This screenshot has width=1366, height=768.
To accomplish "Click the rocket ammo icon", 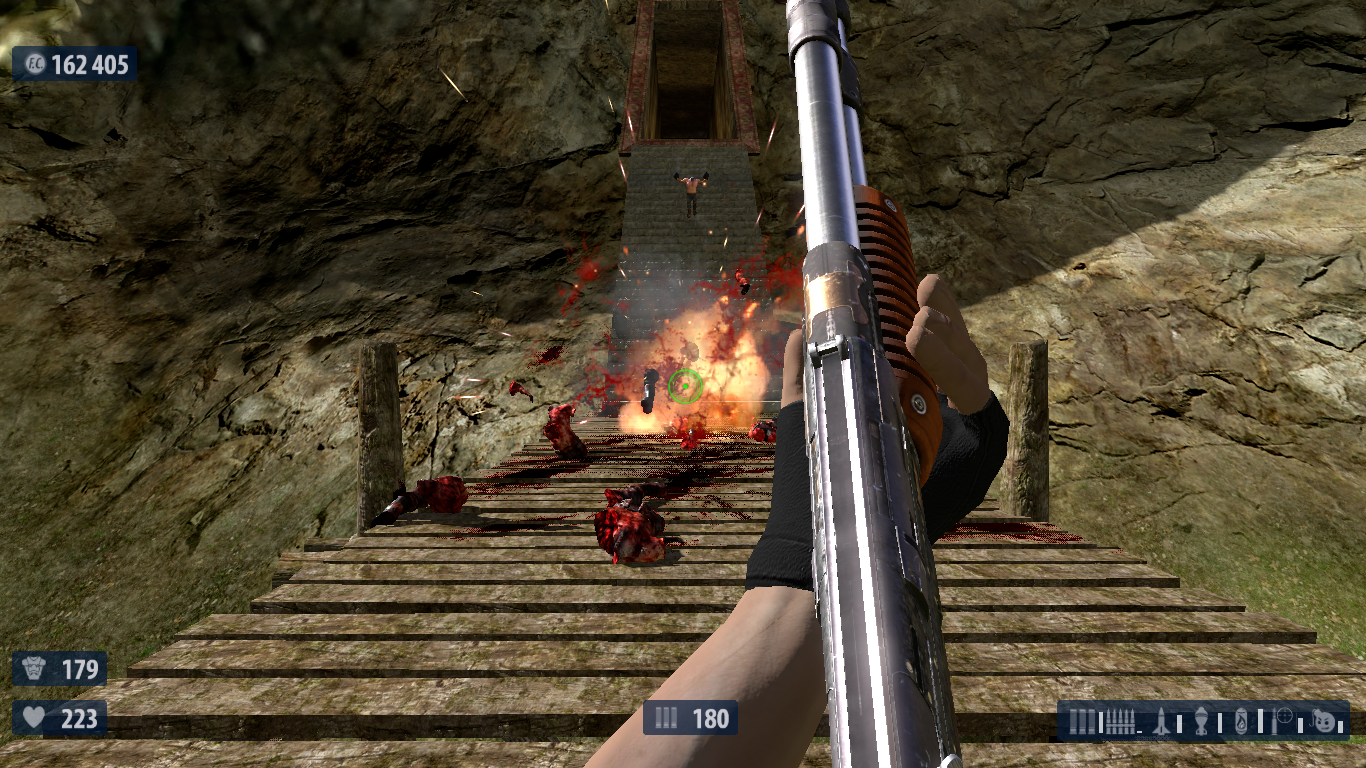I will click(x=1163, y=720).
